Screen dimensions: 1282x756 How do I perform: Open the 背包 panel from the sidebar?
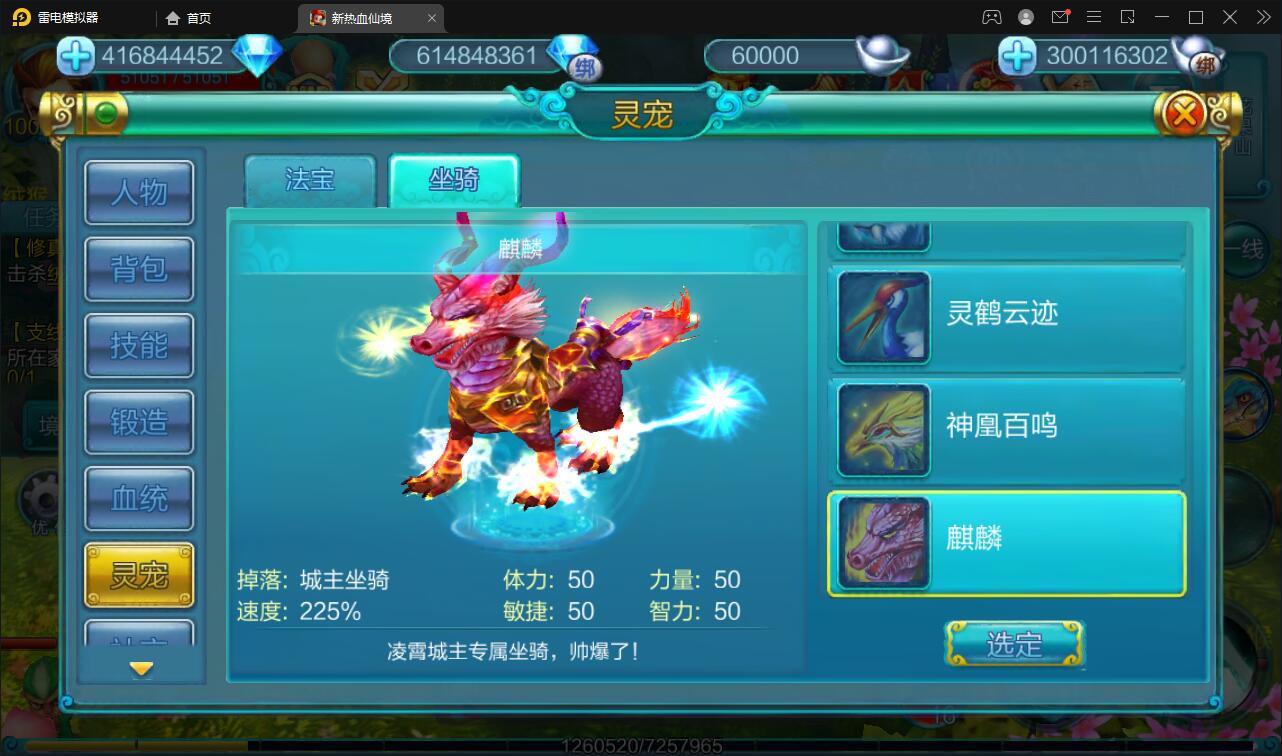pos(139,270)
